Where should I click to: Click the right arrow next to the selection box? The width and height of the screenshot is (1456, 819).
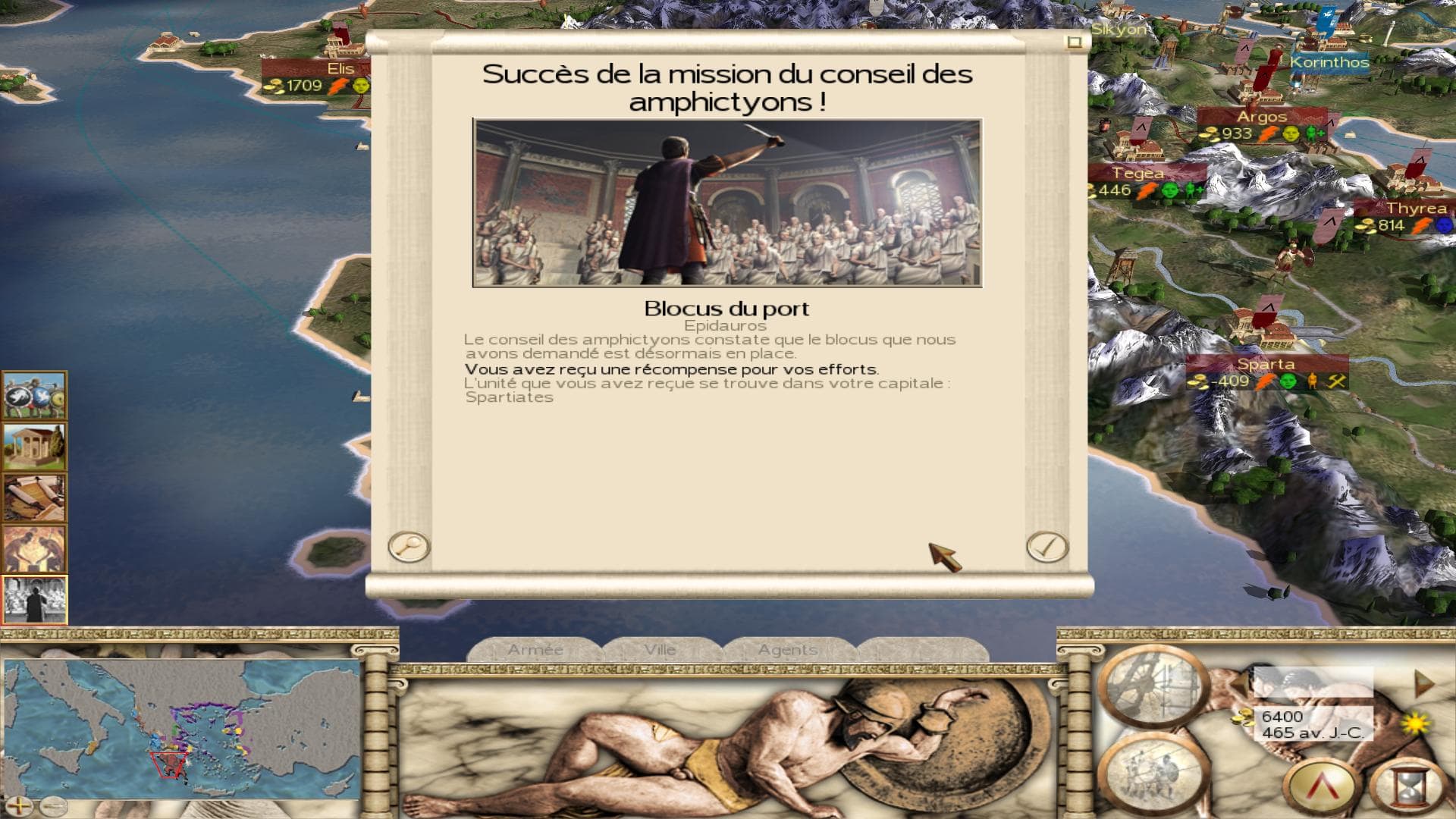(1424, 683)
